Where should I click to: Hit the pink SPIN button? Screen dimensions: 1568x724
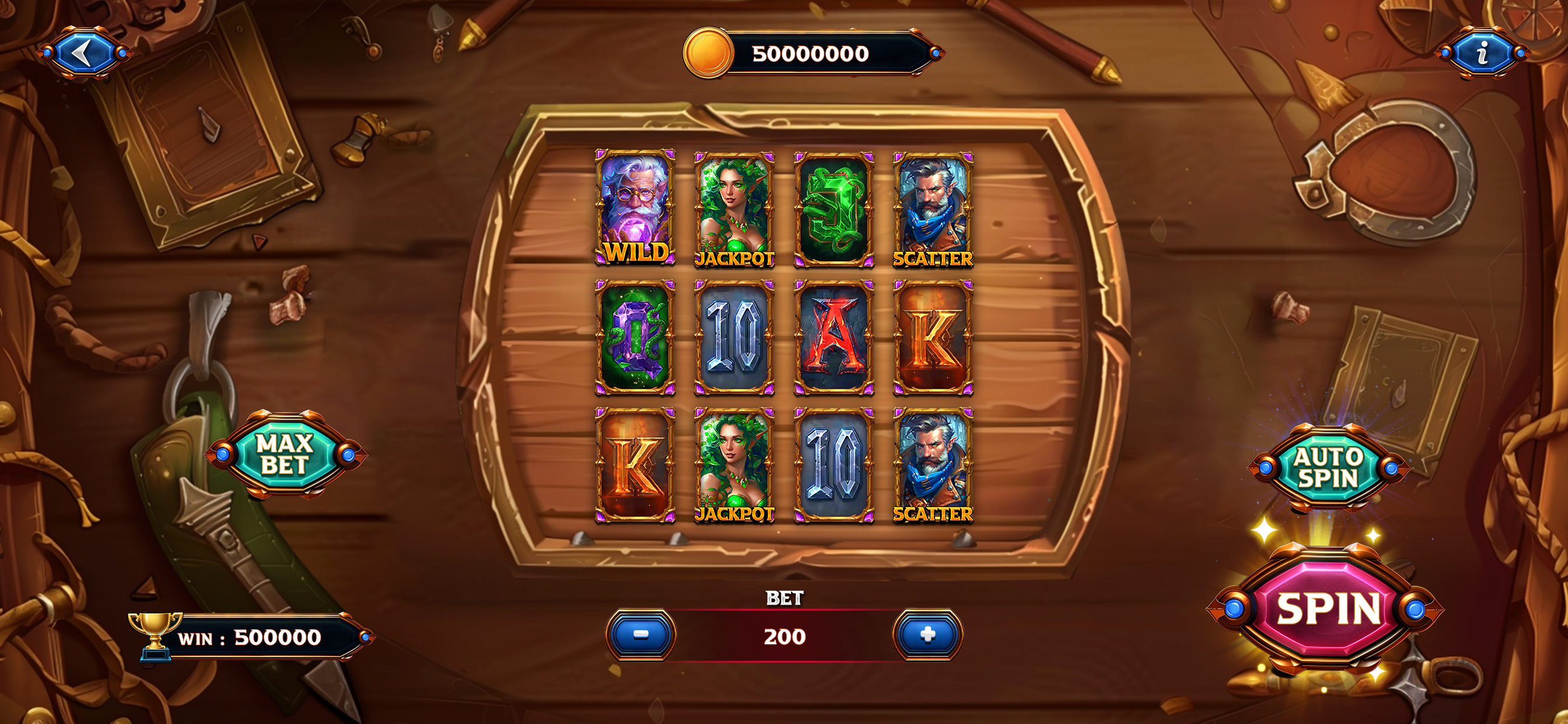tap(1327, 609)
